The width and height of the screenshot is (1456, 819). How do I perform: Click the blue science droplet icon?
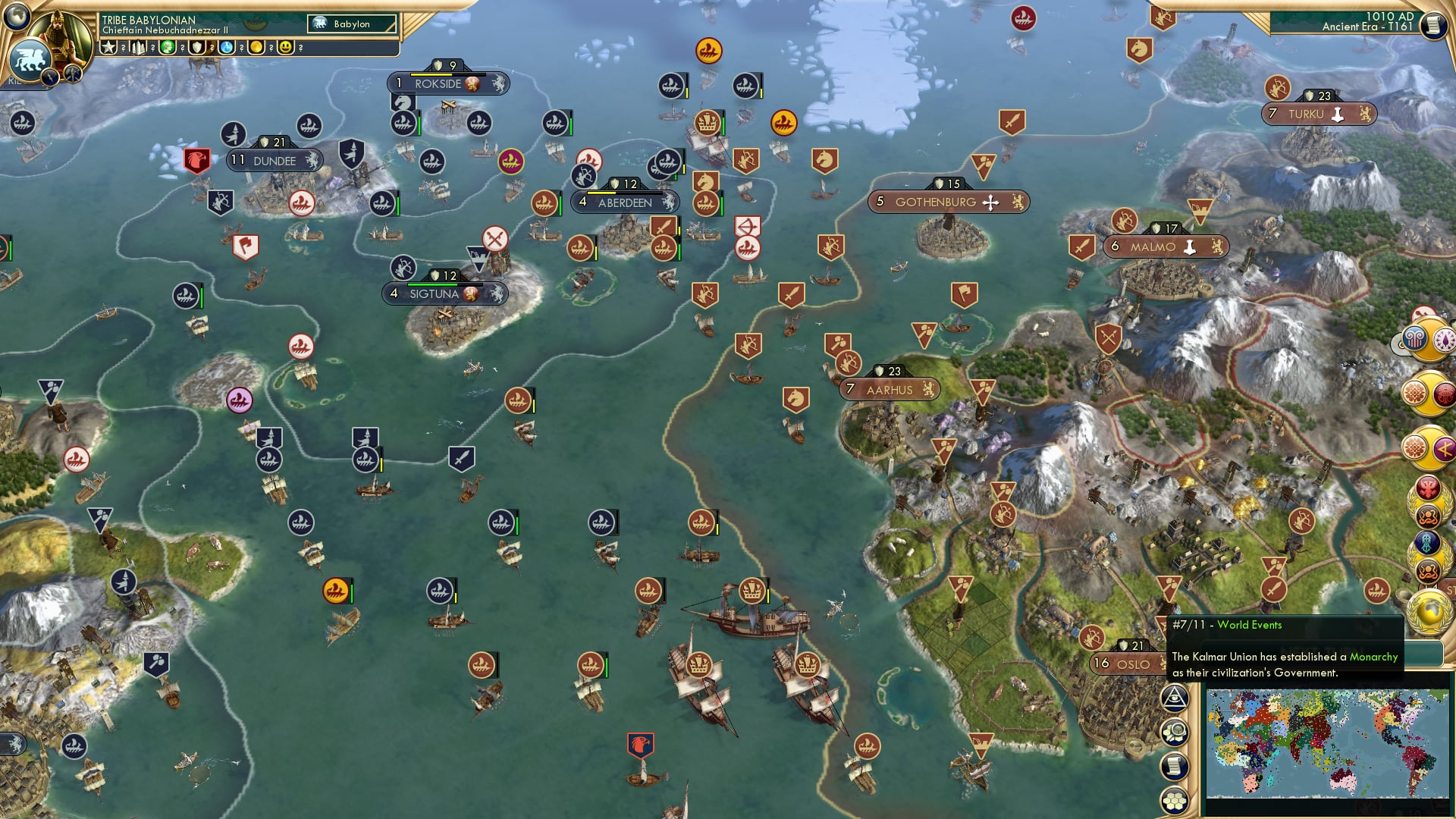pos(227,48)
